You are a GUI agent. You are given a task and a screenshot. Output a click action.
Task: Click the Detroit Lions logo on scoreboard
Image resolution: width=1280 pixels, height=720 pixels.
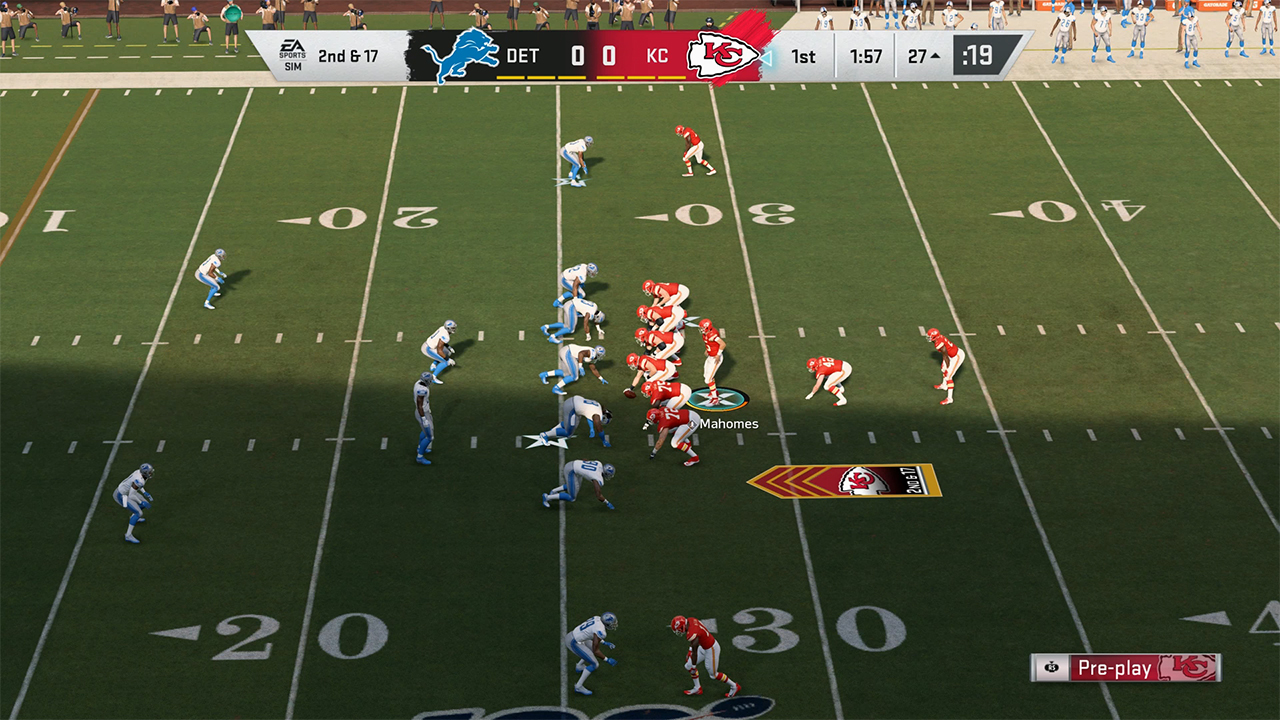tap(460, 56)
